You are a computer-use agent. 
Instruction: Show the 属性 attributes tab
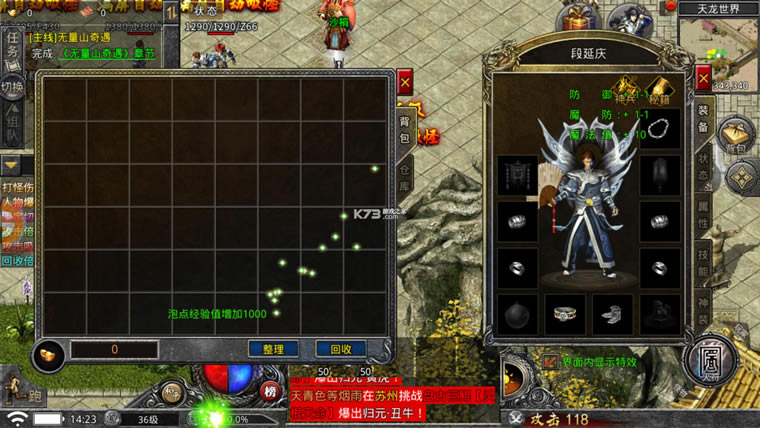click(703, 208)
